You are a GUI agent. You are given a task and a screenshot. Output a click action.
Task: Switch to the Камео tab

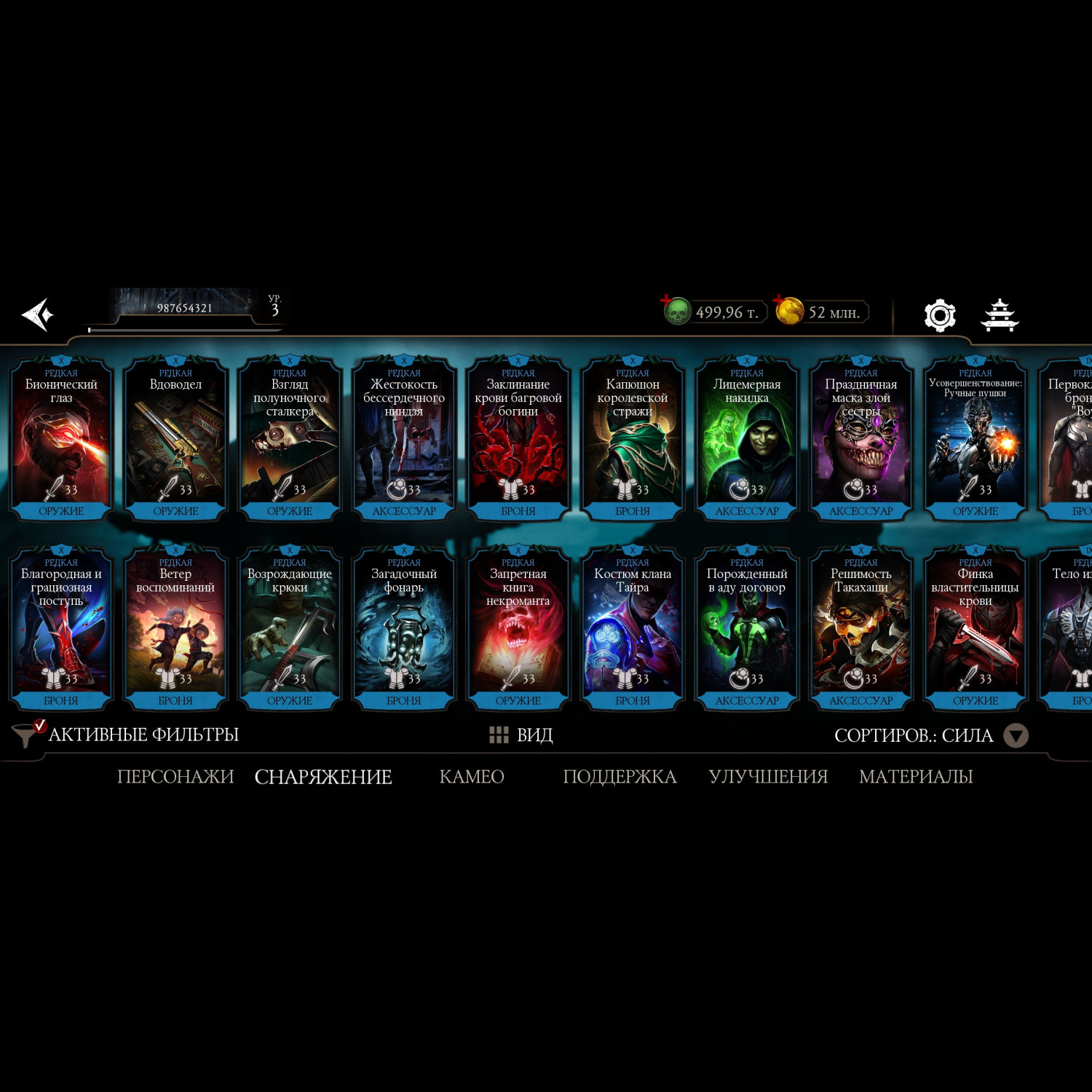coord(472,777)
